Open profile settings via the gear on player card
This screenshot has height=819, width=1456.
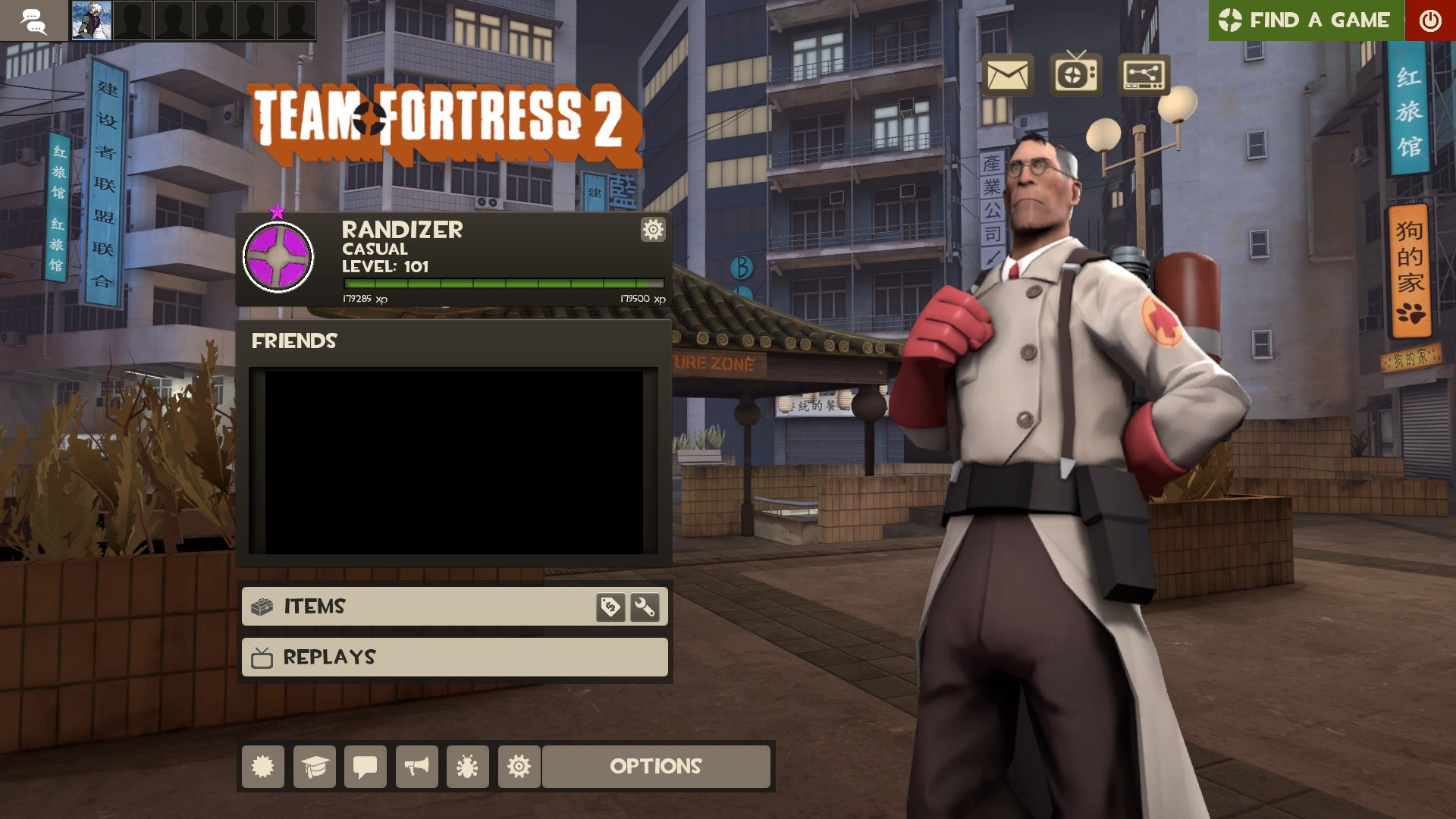coord(651,230)
